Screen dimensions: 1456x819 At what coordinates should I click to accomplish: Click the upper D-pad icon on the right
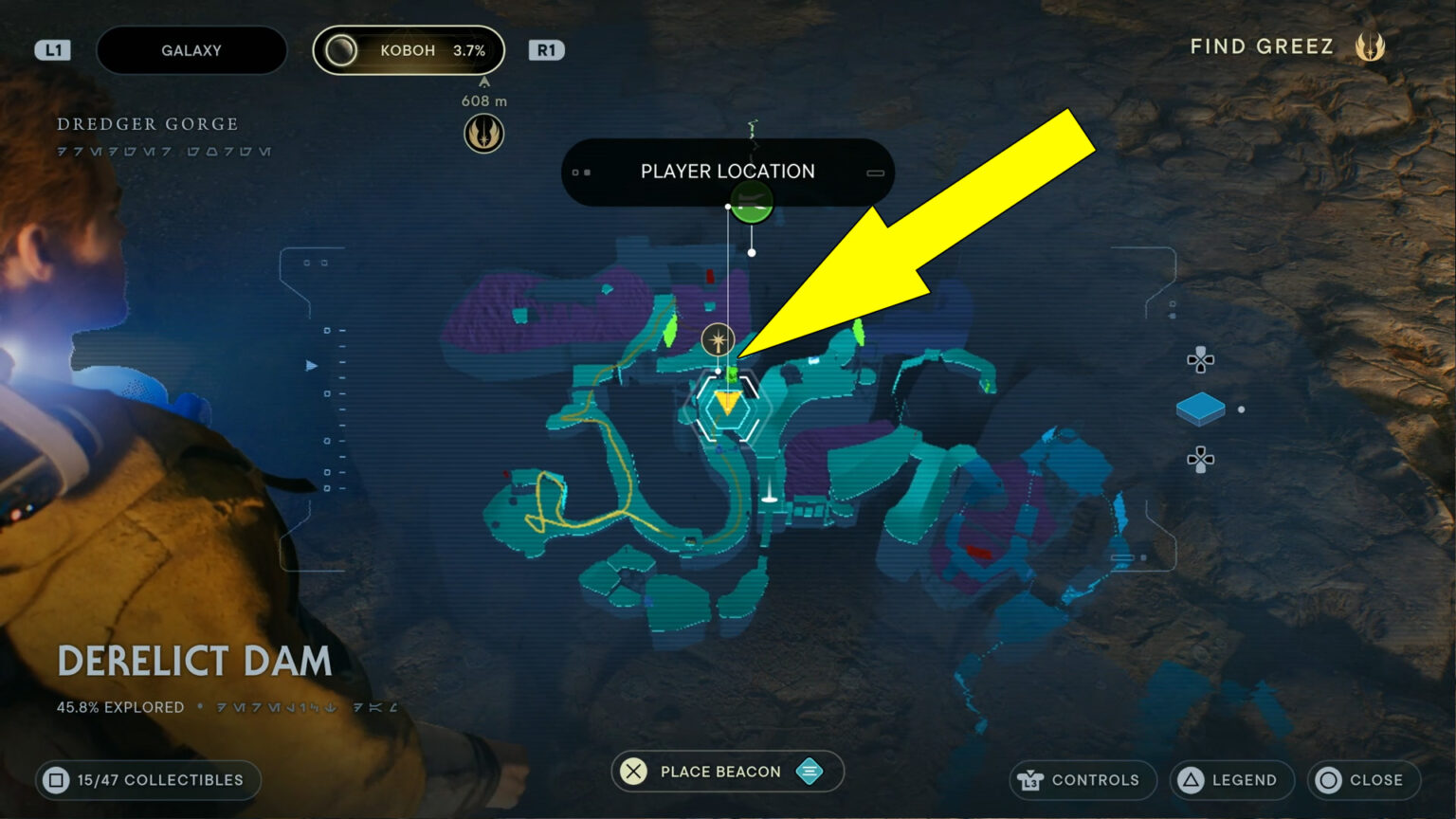[1200, 361]
